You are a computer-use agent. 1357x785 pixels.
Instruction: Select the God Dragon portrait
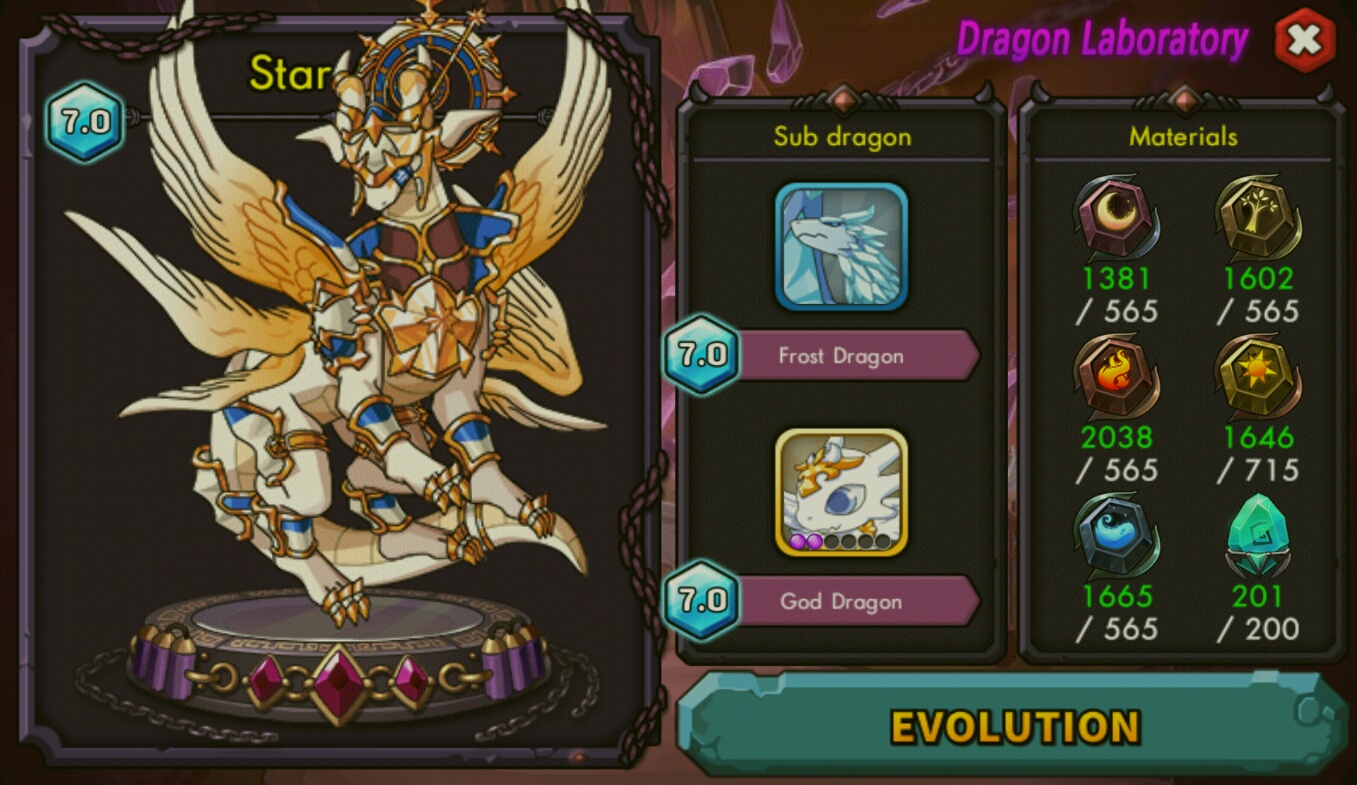pyautogui.click(x=841, y=492)
